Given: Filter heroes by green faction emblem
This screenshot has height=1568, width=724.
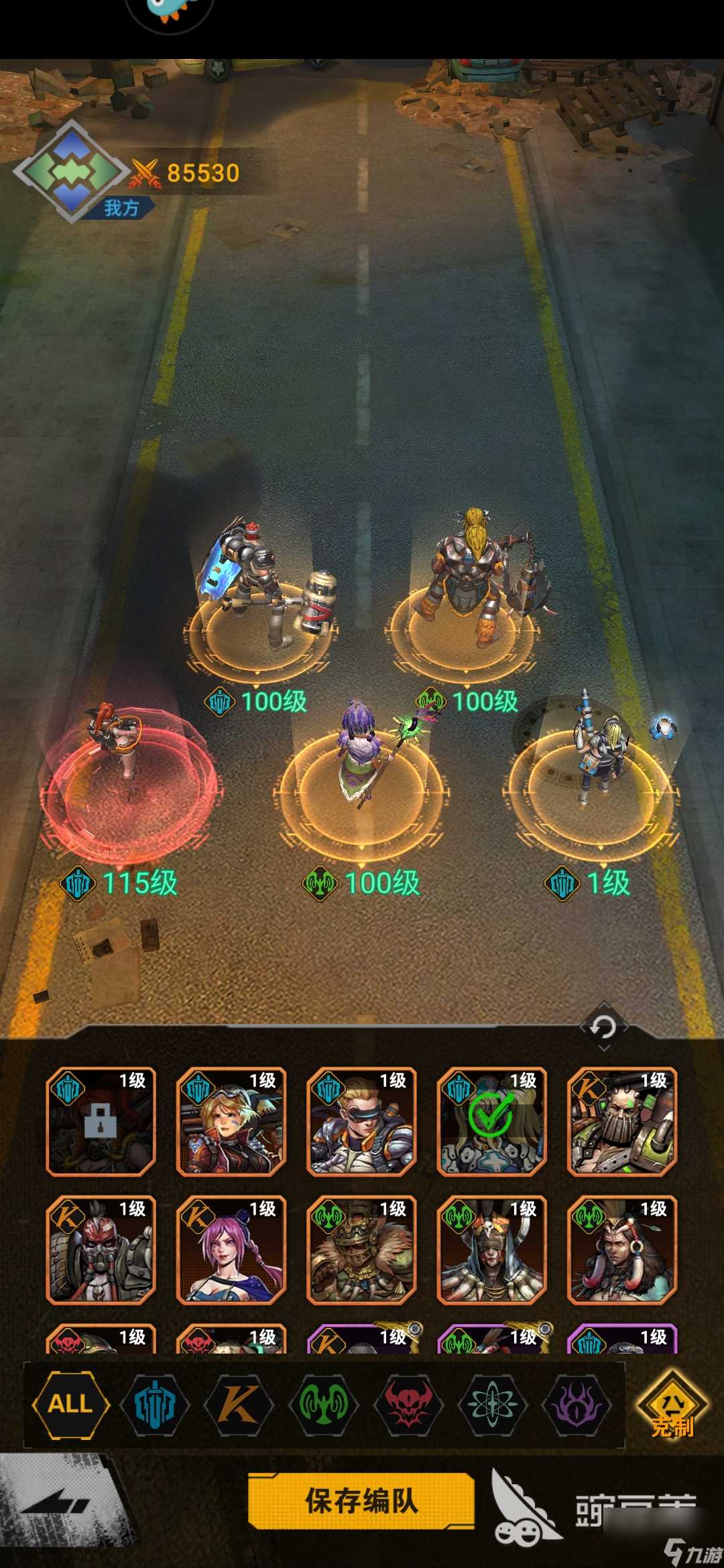Looking at the screenshot, I should [x=323, y=1403].
